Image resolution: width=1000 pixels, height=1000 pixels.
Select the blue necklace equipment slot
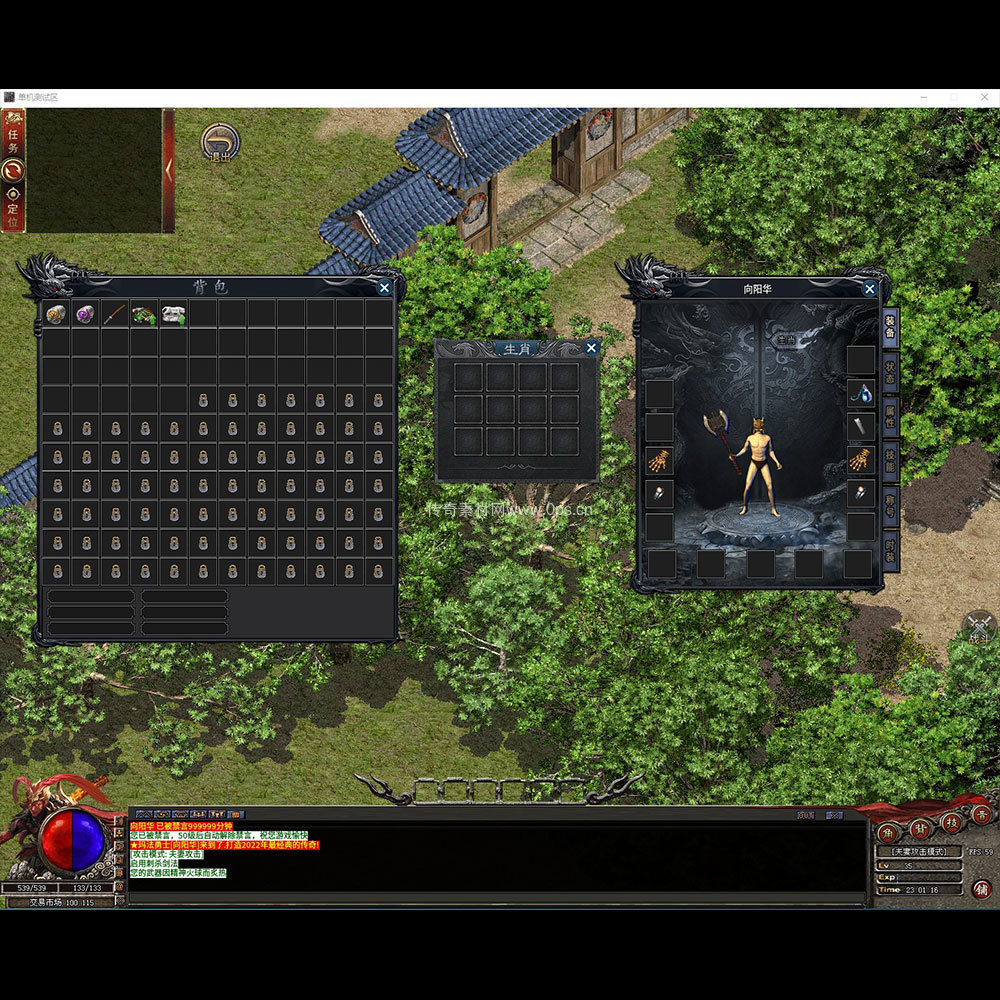tap(860, 393)
